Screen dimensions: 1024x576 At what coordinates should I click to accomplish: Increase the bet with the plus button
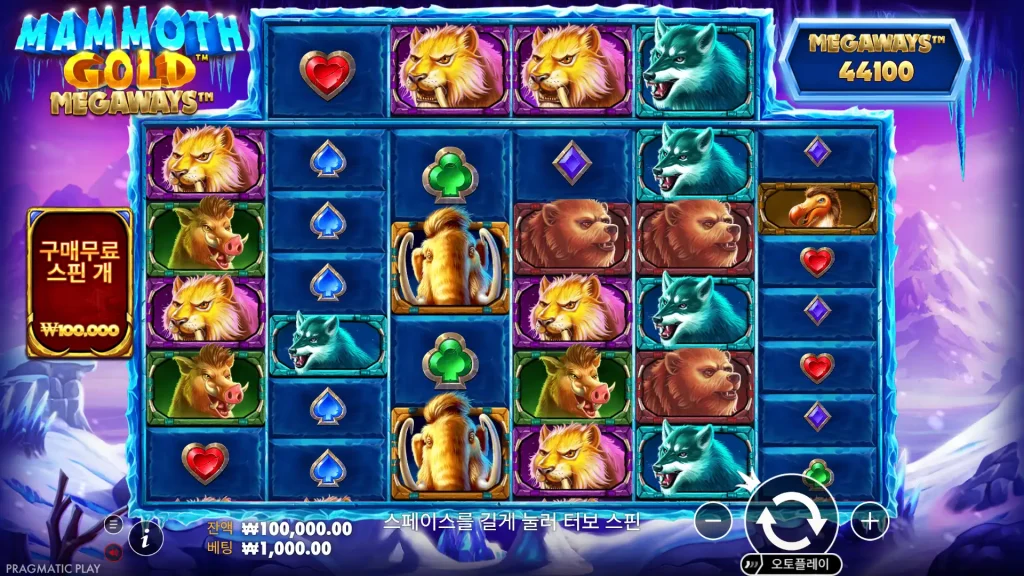pyautogui.click(x=870, y=520)
